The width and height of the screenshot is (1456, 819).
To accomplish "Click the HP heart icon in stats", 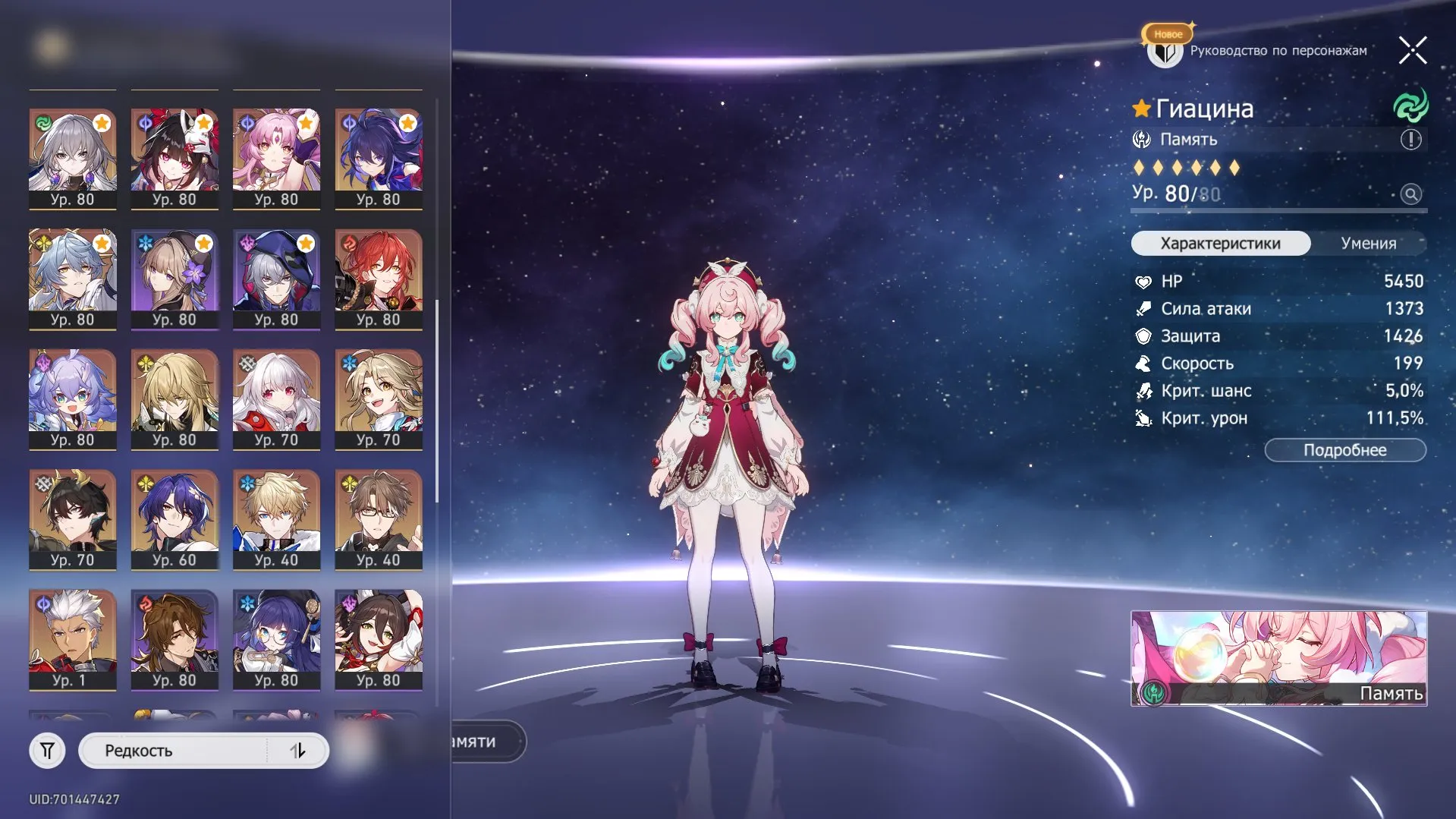I will coord(1142,281).
